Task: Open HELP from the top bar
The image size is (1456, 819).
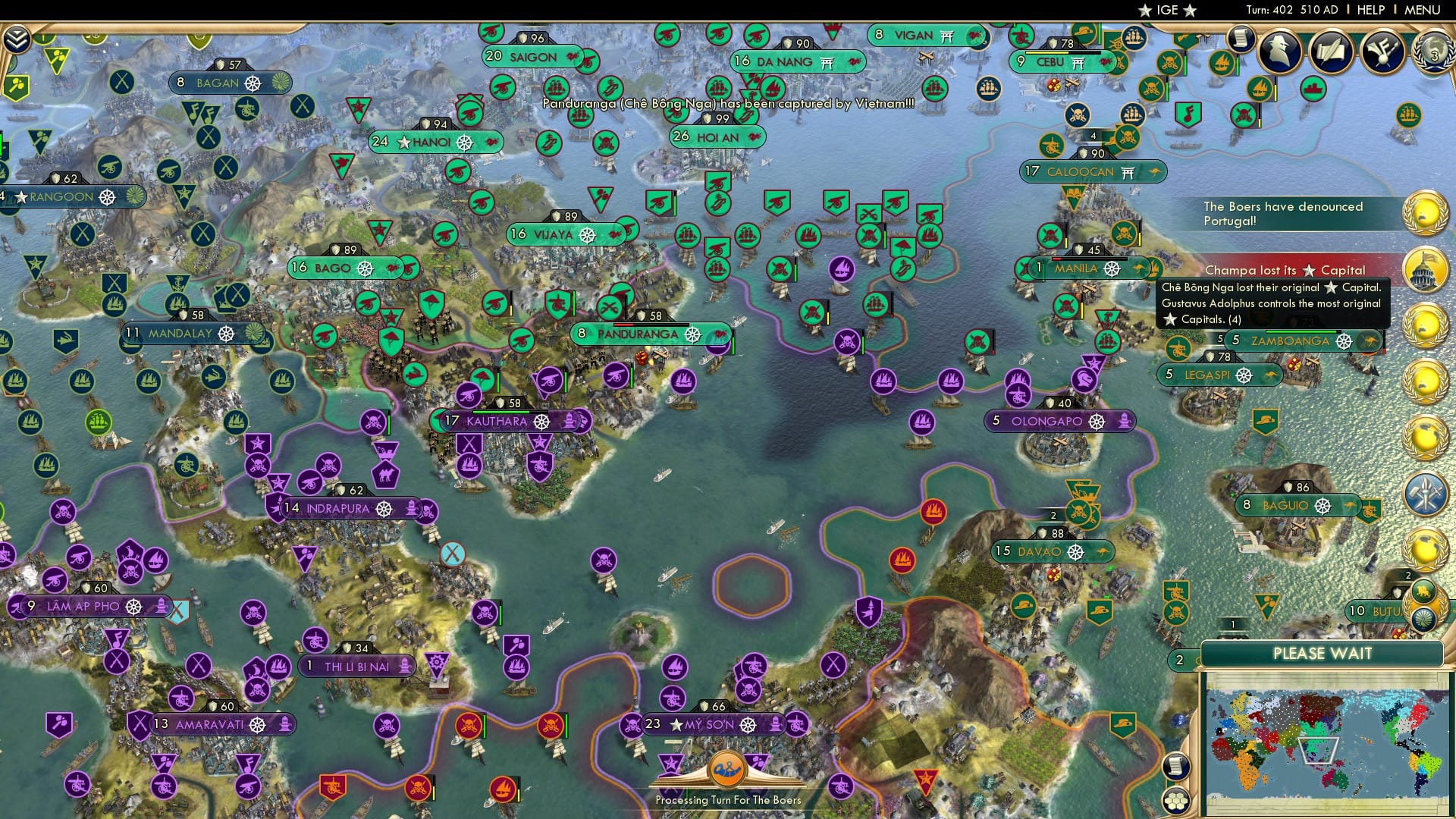Action: click(x=1371, y=10)
